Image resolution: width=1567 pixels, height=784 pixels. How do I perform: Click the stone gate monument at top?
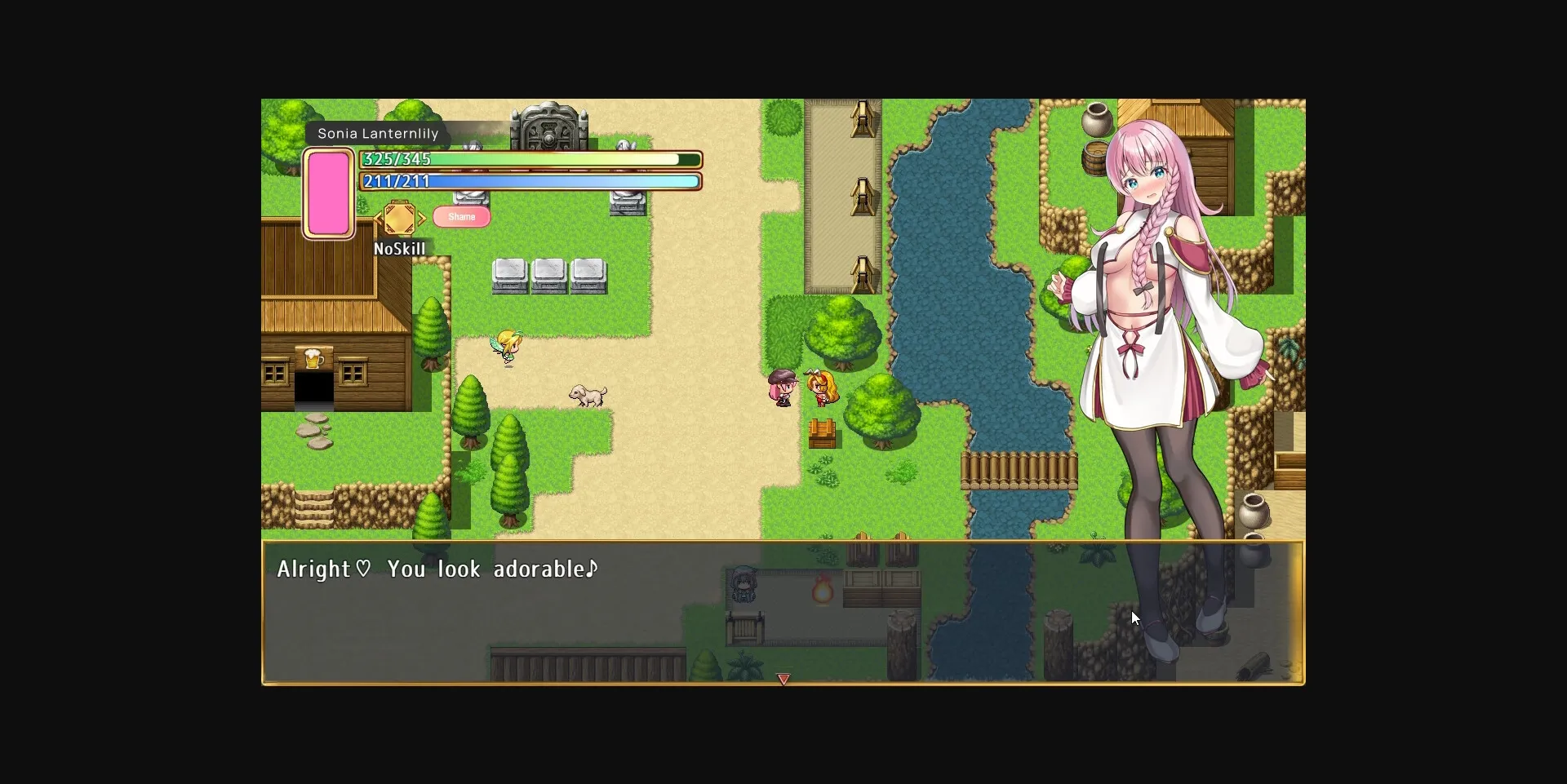pyautogui.click(x=549, y=126)
